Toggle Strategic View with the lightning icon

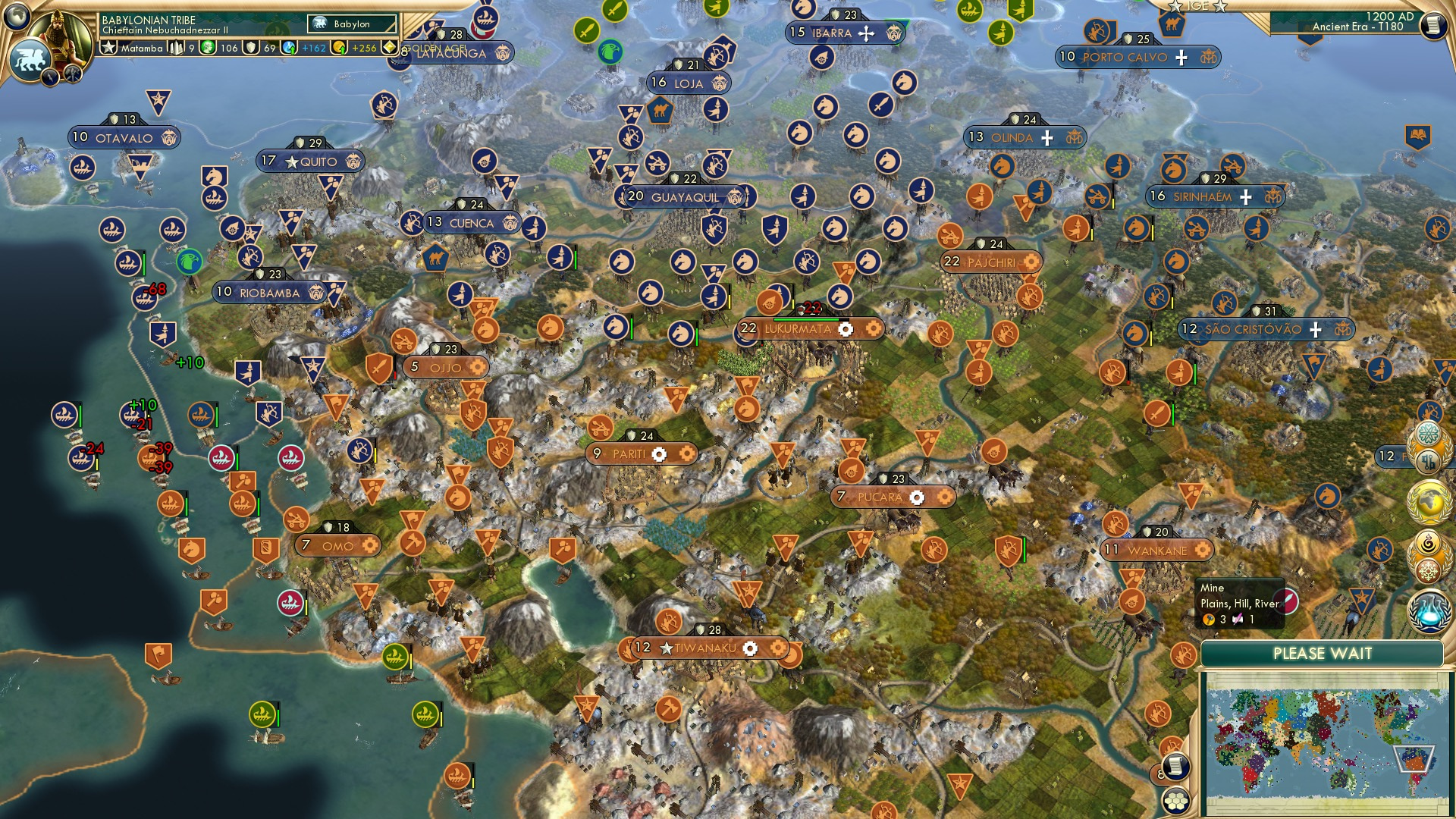click(x=50, y=77)
